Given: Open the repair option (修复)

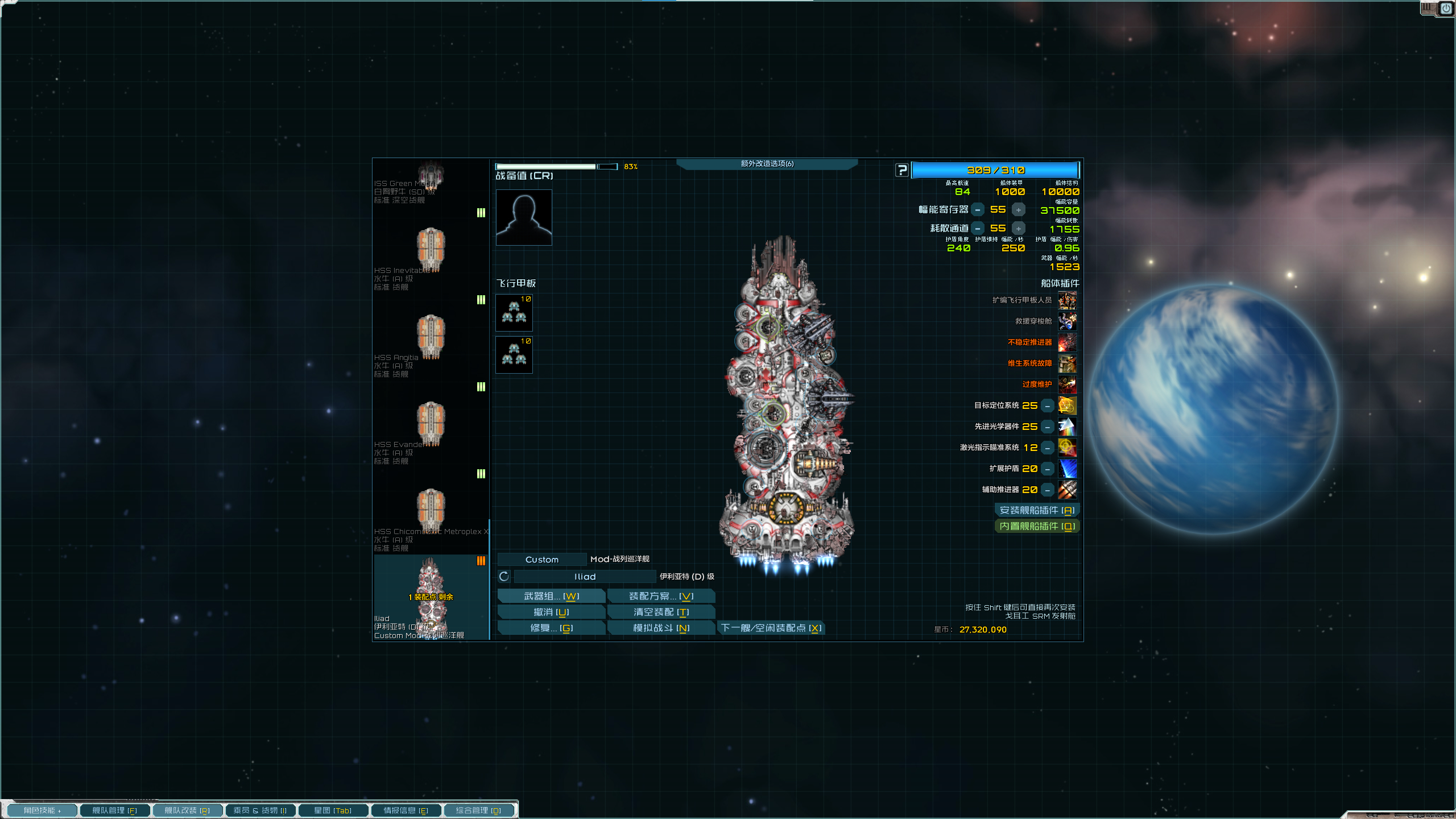Looking at the screenshot, I should pos(551,628).
